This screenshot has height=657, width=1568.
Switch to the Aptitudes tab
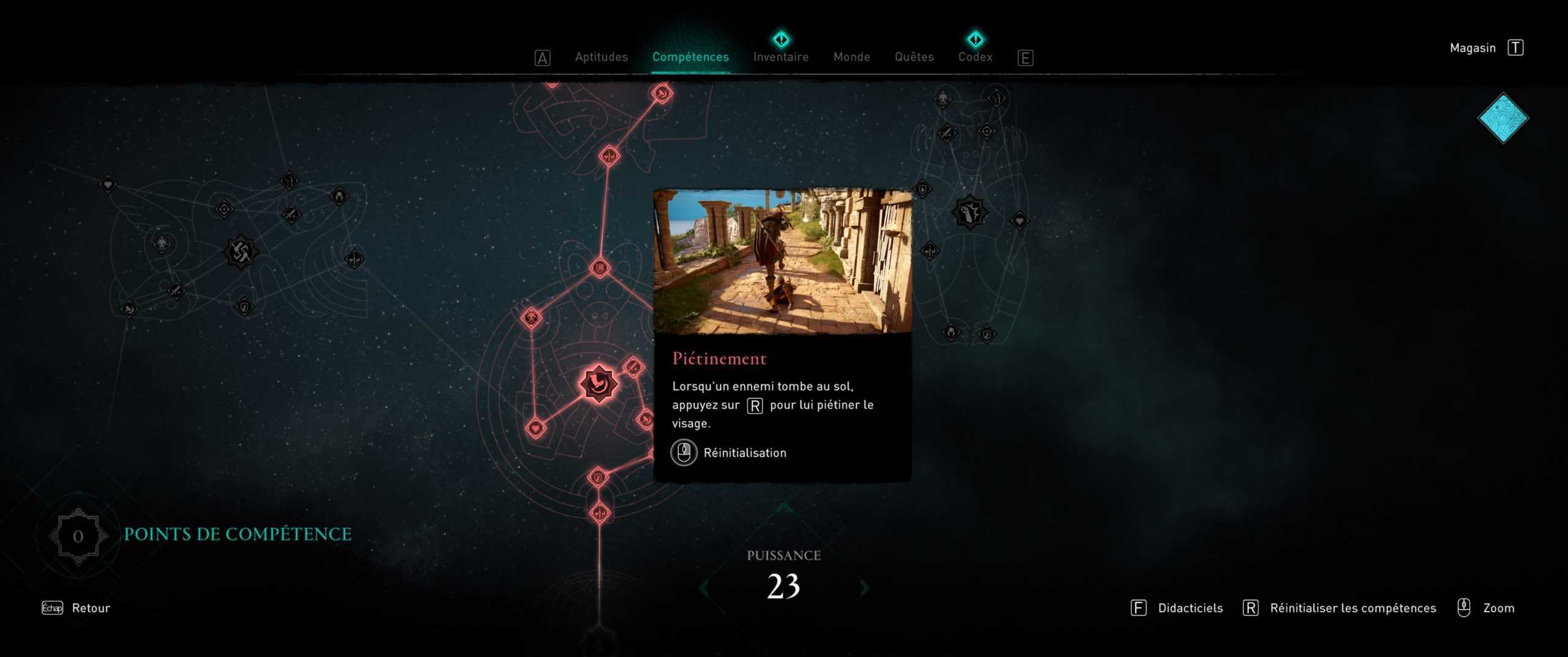coord(601,57)
